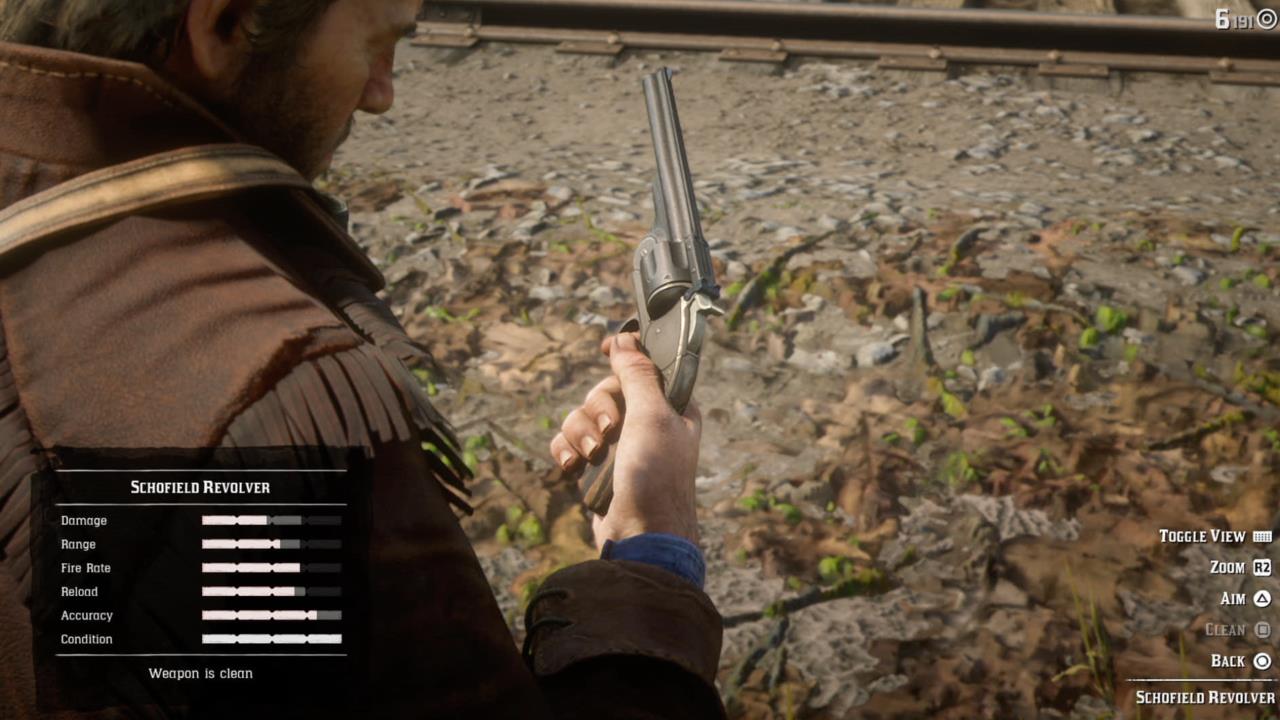Image resolution: width=1280 pixels, height=720 pixels.
Task: Click the Fire Rate stat bar
Action: [x=270, y=568]
